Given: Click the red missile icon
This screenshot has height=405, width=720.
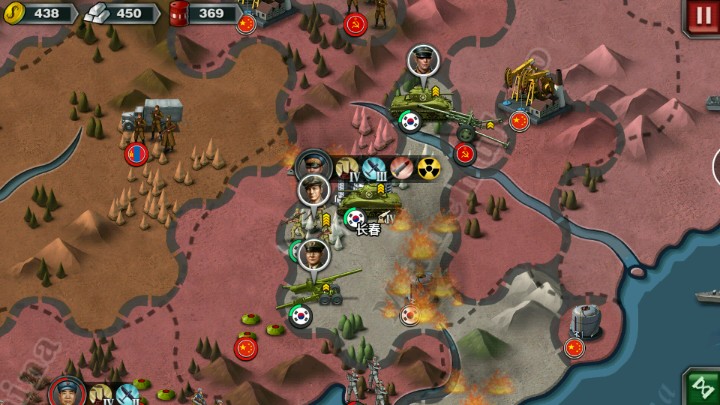Looking at the screenshot, I should coord(402,168).
